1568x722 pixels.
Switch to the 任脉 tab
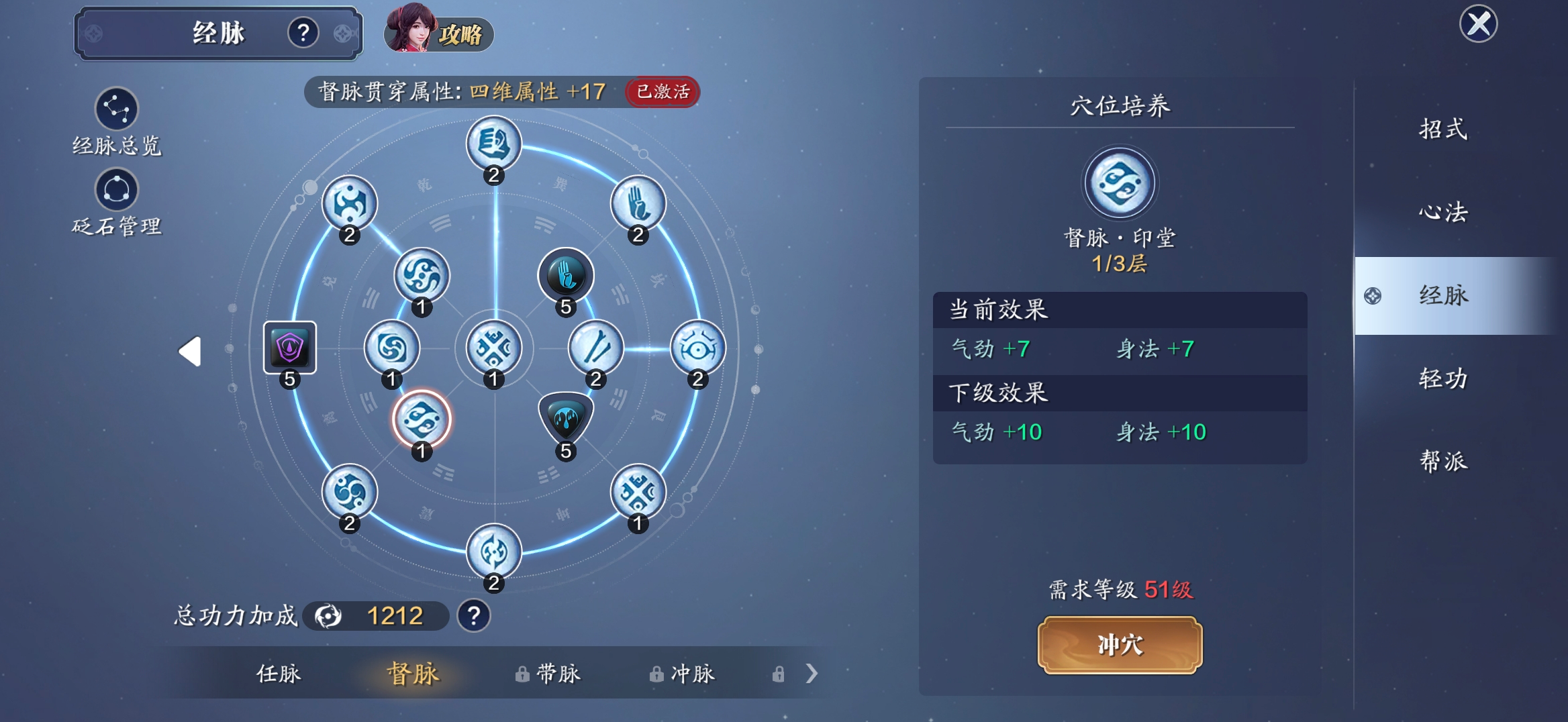coord(279,673)
